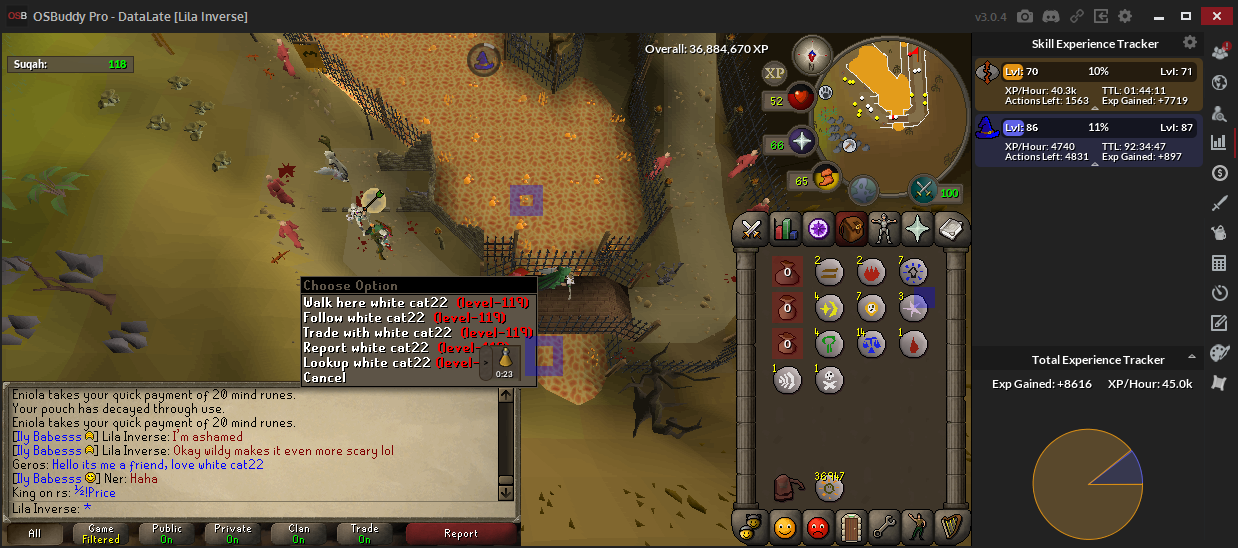Click the red Report button
Viewport: 1238px width, 548px height.
[x=460, y=534]
